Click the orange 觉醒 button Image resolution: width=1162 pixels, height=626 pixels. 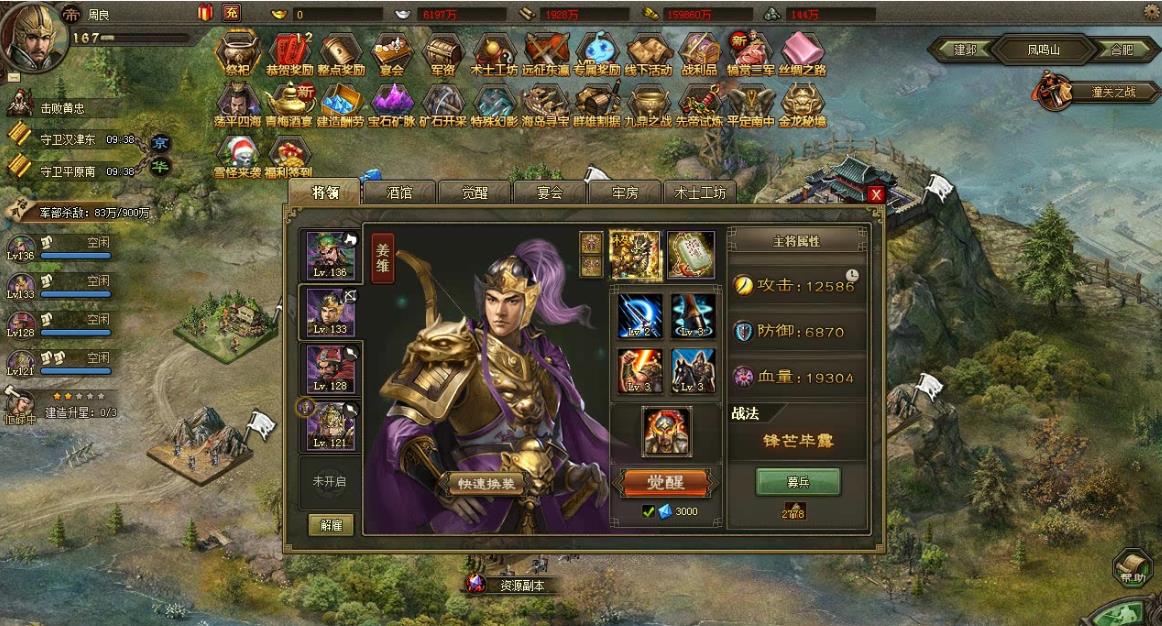tap(664, 482)
